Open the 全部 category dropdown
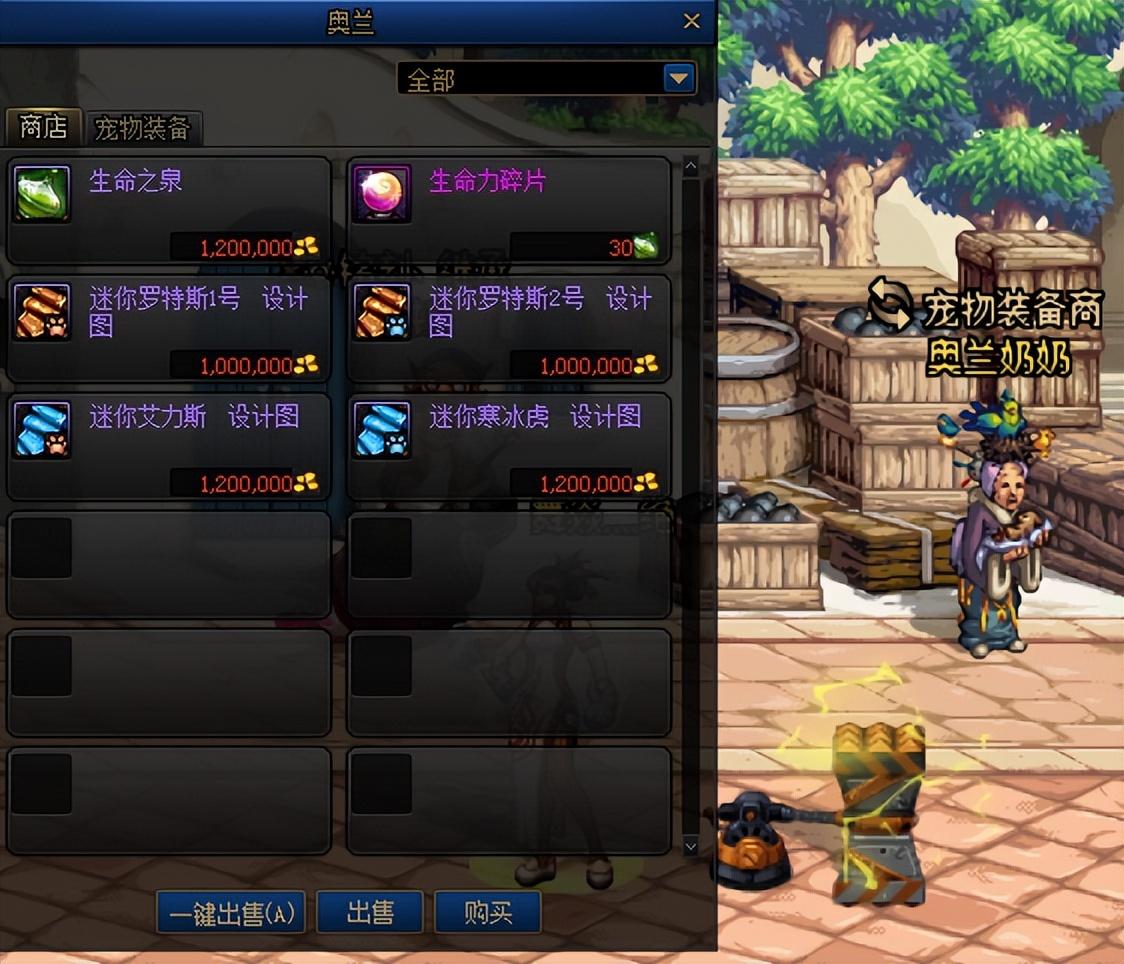 [680, 79]
